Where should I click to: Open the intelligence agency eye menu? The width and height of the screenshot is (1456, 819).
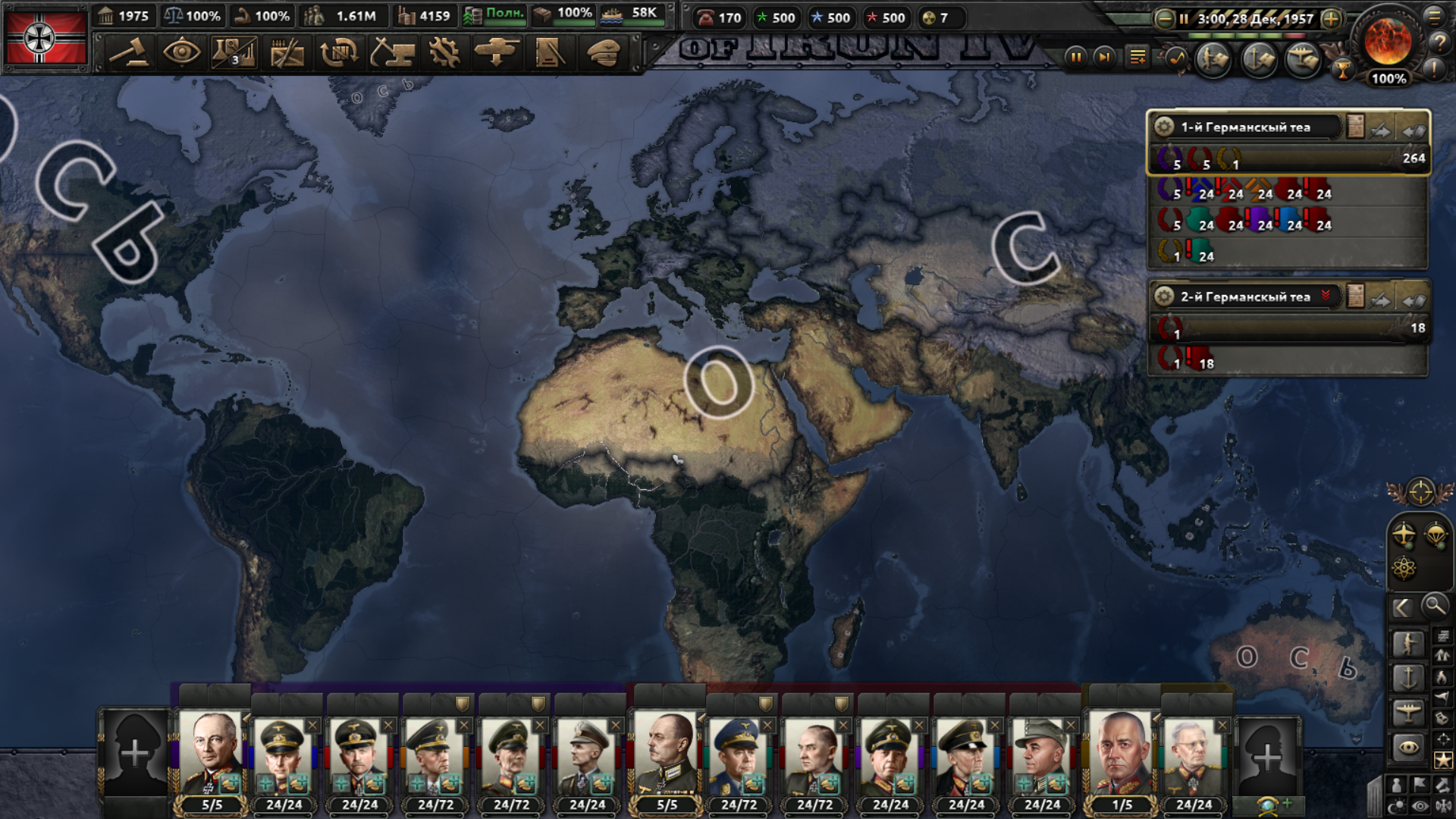click(182, 53)
